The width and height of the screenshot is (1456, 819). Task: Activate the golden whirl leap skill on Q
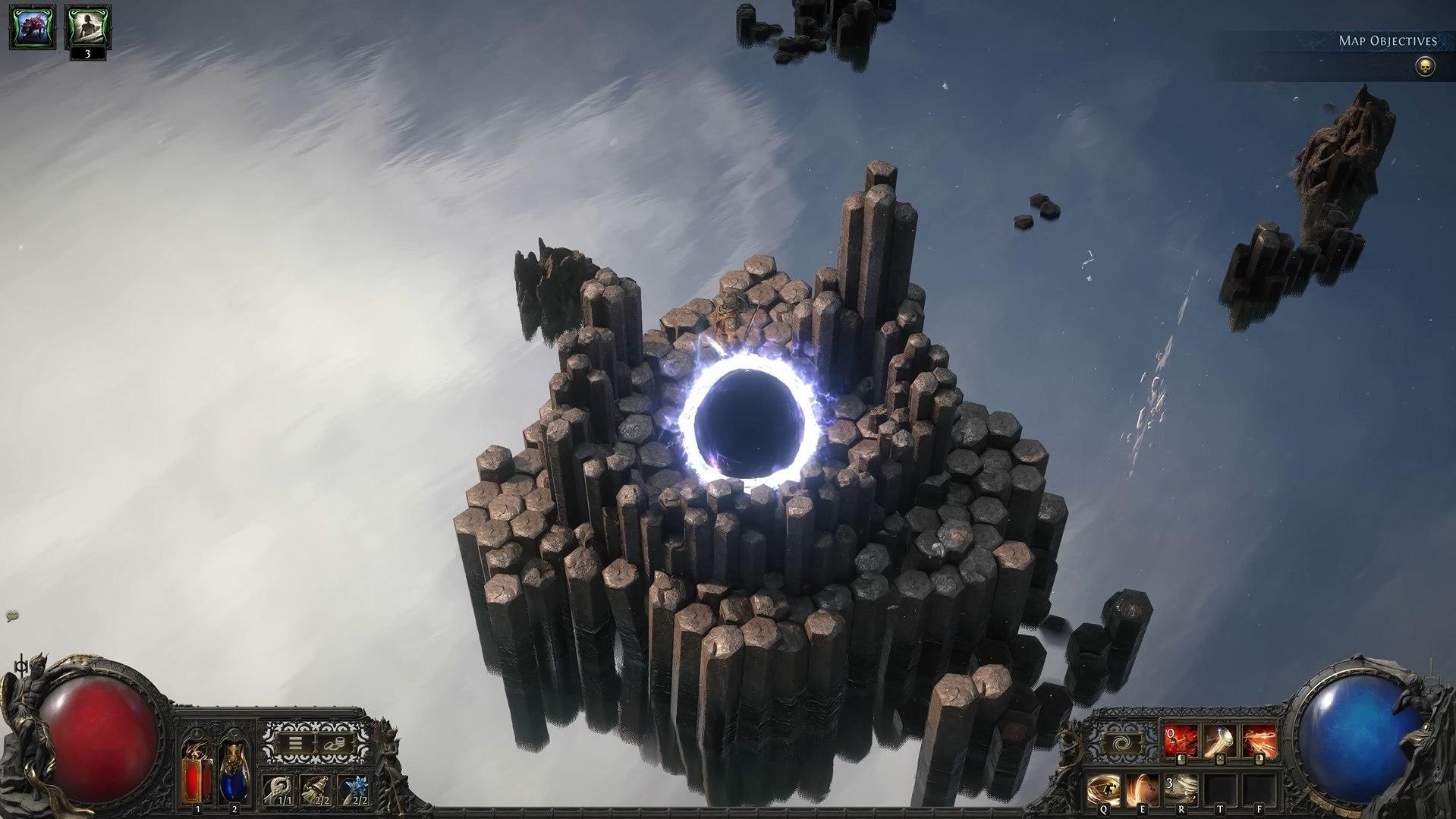click(1103, 789)
